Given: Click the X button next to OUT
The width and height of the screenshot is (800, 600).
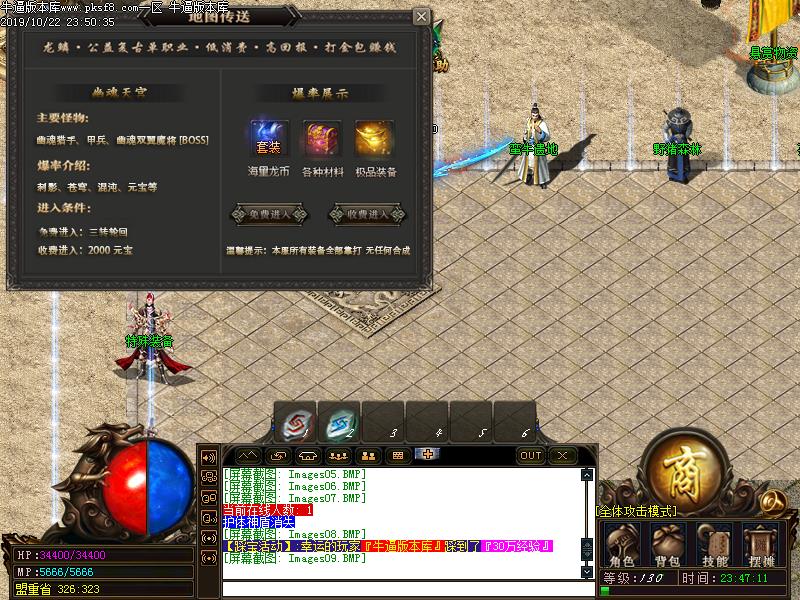Looking at the screenshot, I should 563,455.
